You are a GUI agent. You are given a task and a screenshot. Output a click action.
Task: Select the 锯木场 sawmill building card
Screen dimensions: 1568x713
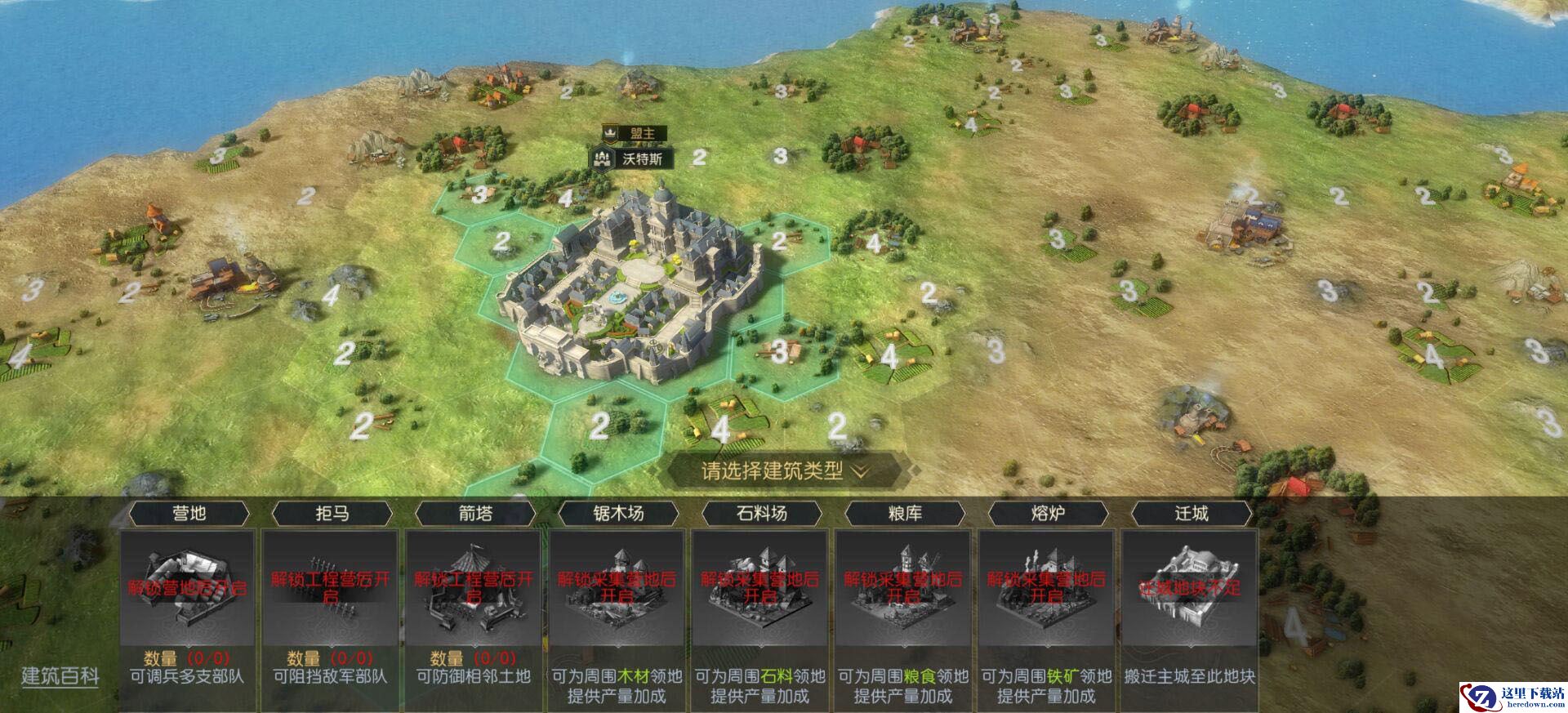617,588
